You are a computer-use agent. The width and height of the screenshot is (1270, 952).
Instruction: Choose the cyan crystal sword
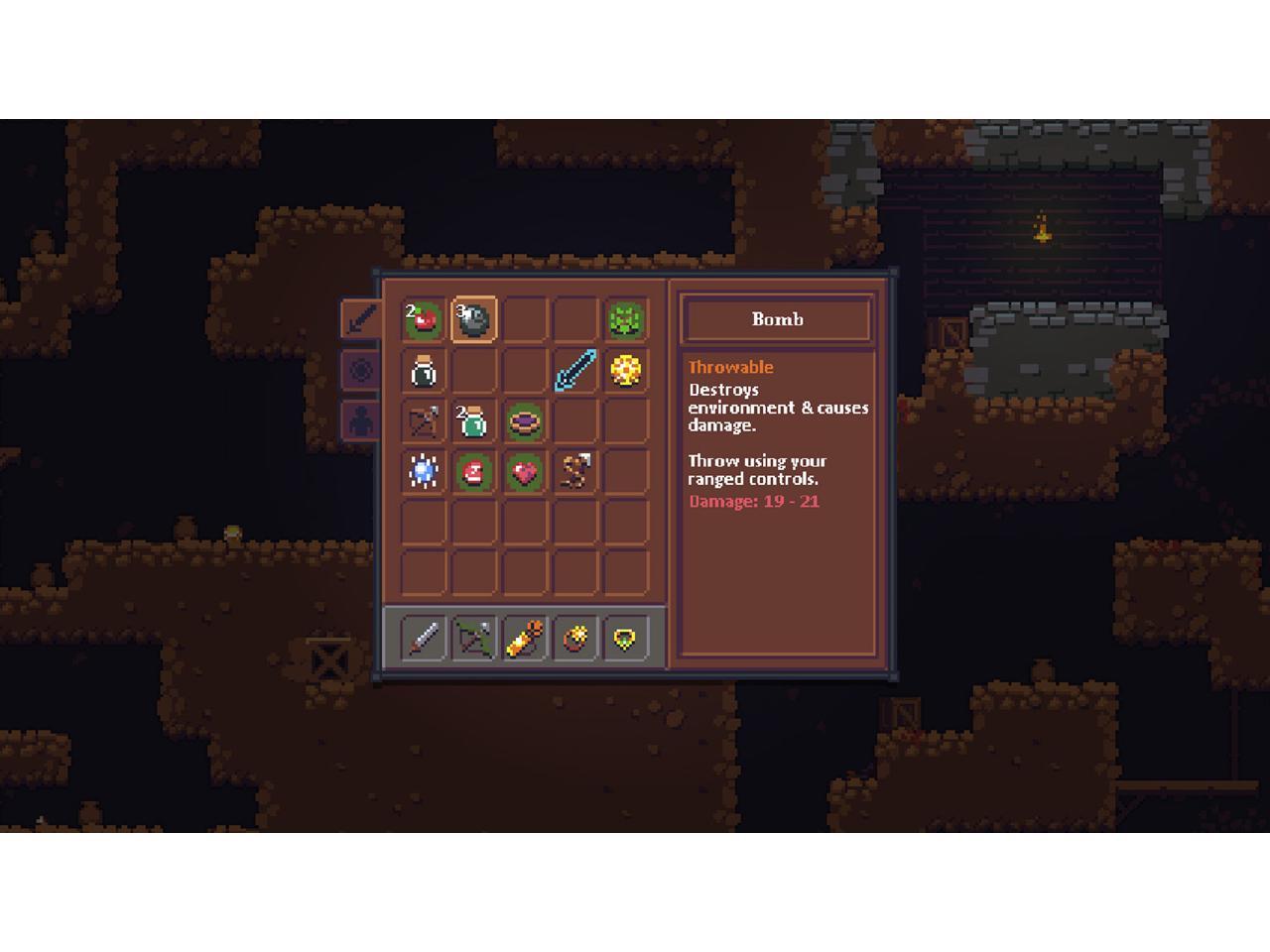click(575, 371)
